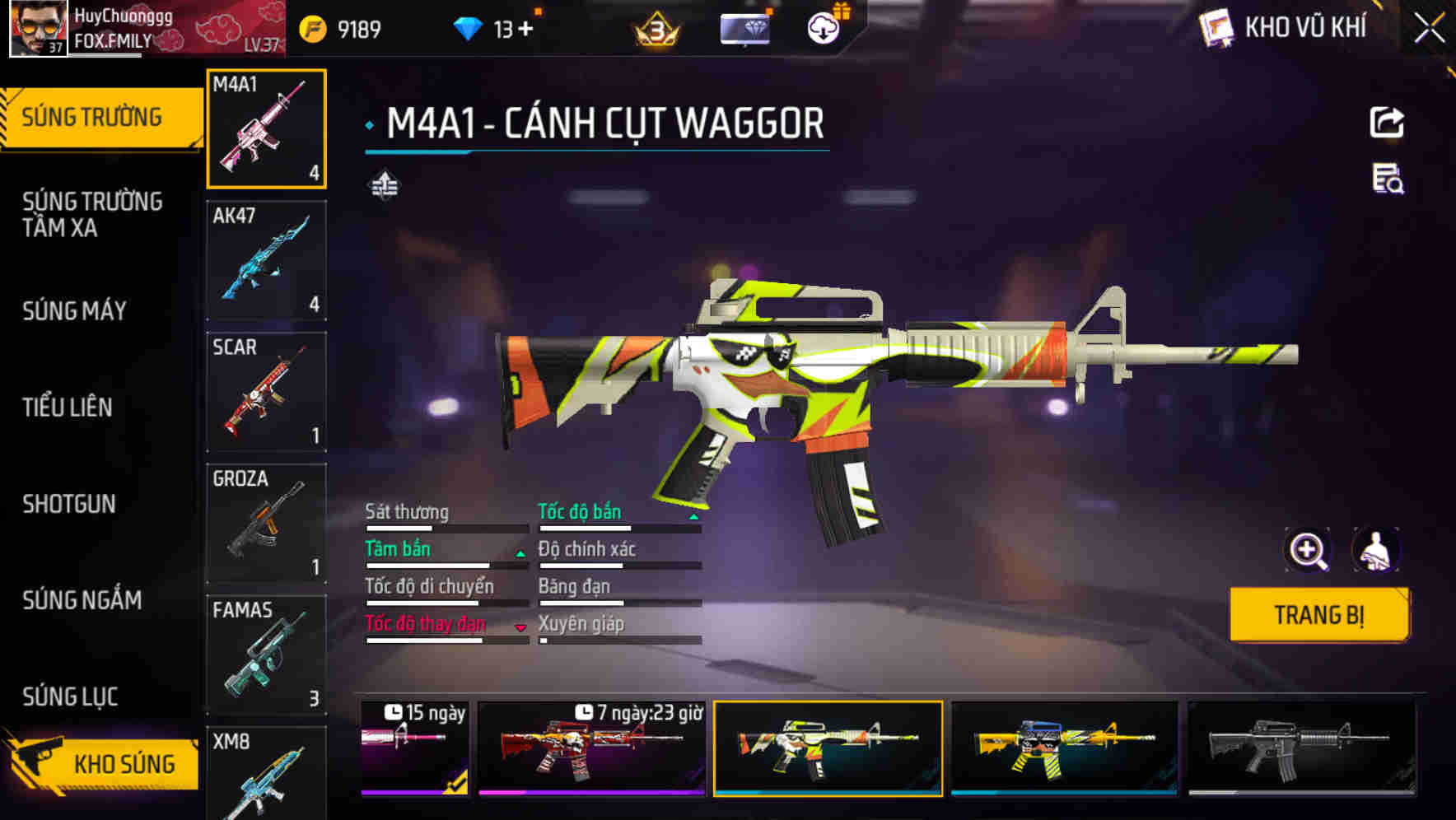Select the yellow and blue M4A1 skin
The width and height of the screenshot is (1456, 820).
1064,748
